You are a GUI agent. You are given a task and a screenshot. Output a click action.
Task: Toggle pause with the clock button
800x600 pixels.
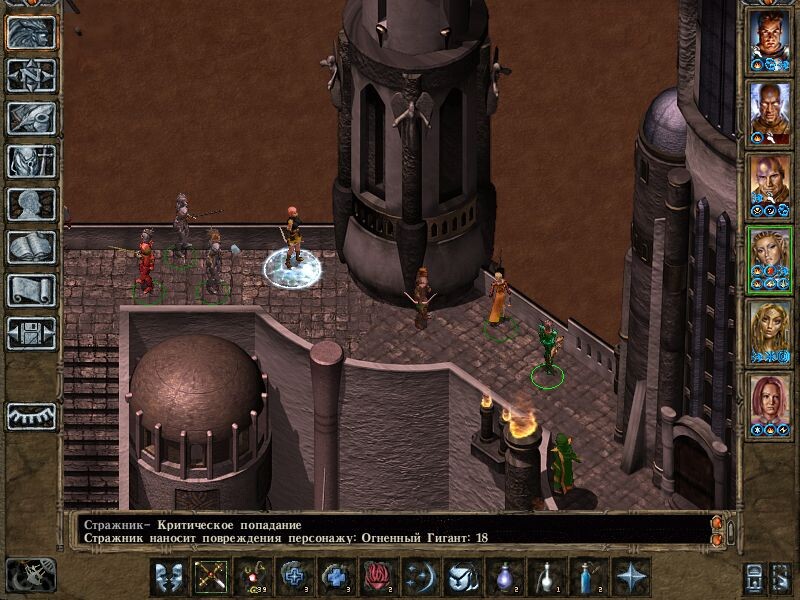30,575
